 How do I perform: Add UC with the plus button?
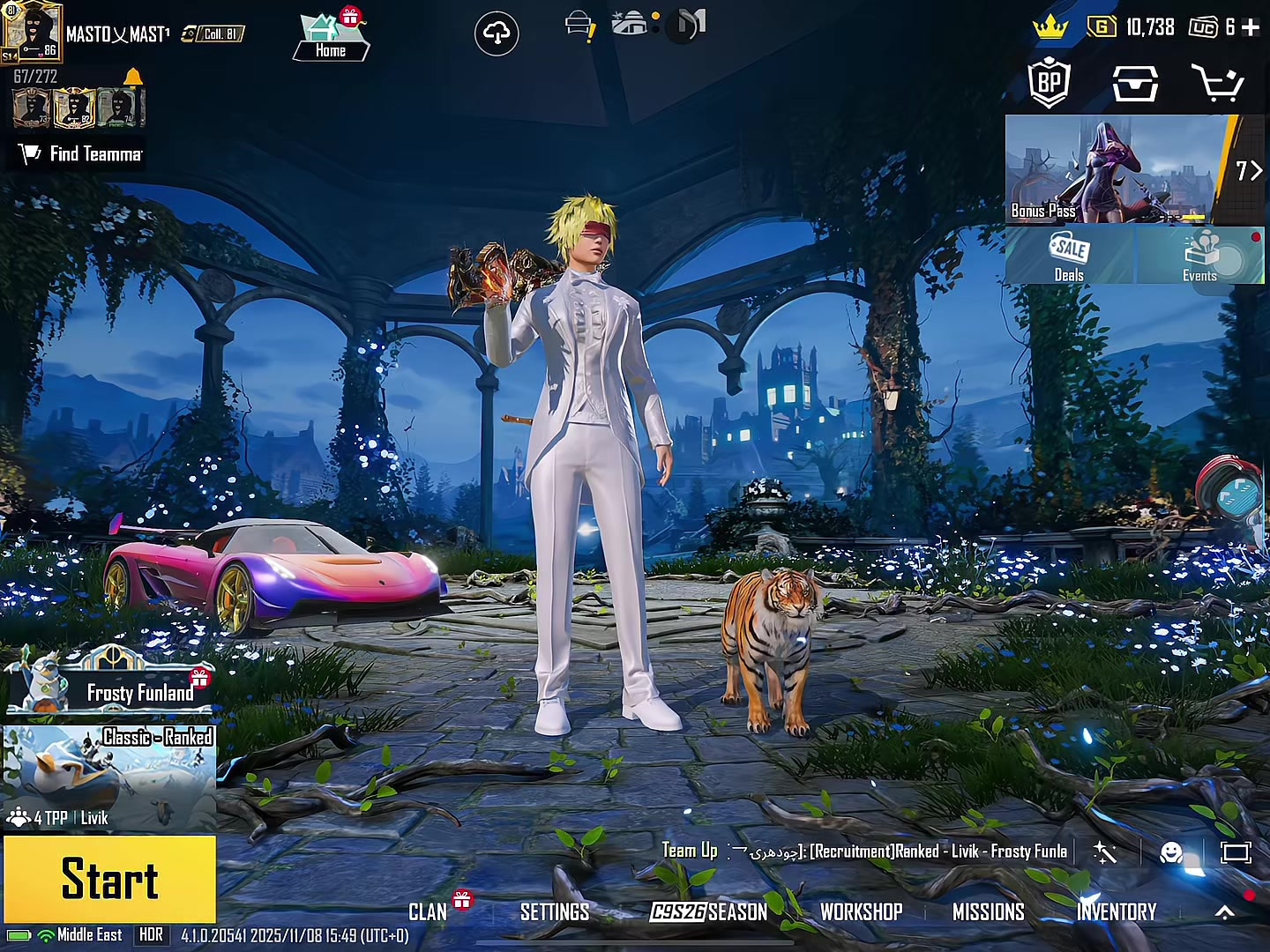pos(1251,27)
